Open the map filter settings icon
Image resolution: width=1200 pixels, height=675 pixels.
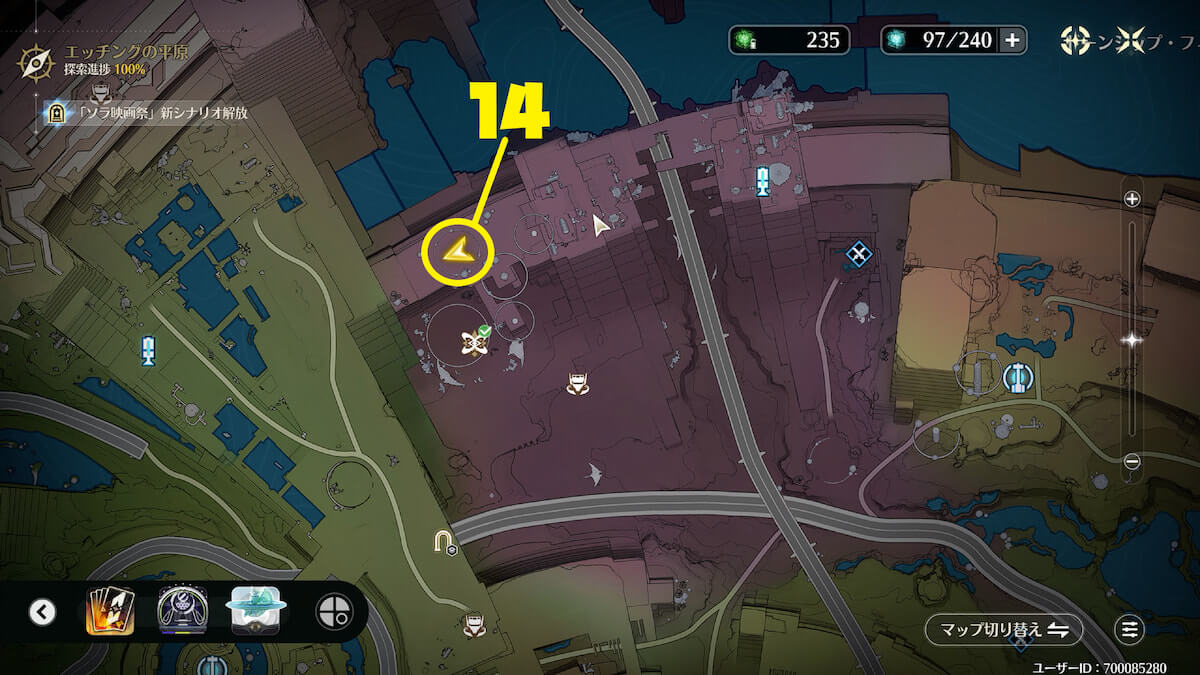1129,629
